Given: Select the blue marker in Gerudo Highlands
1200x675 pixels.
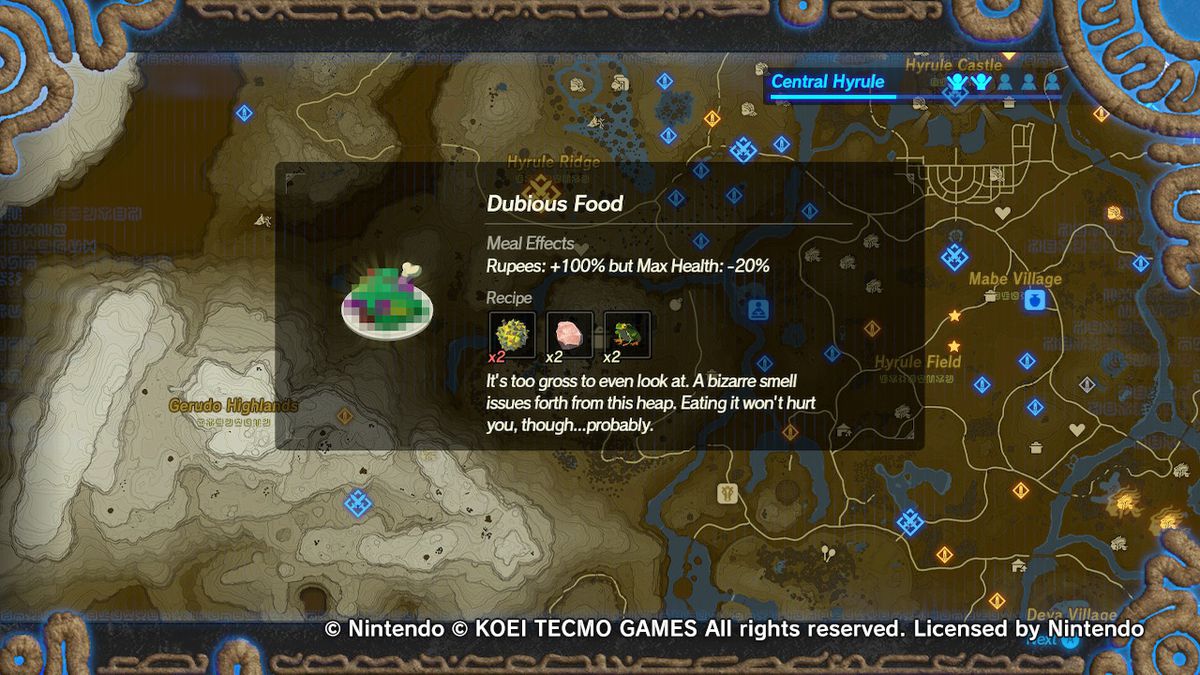Looking at the screenshot, I should (x=357, y=501).
